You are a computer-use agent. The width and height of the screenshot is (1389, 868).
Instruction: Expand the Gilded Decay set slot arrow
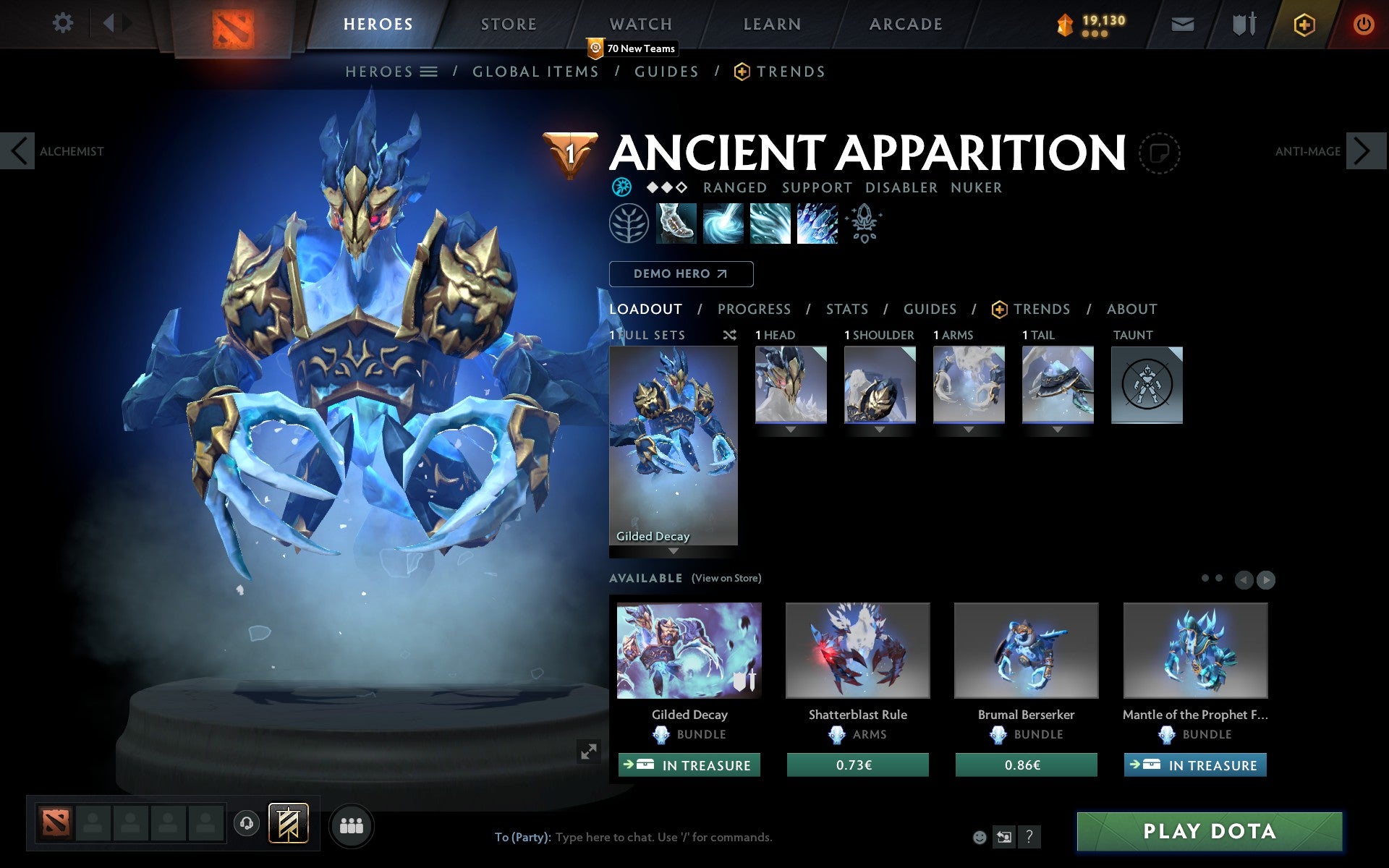click(673, 550)
